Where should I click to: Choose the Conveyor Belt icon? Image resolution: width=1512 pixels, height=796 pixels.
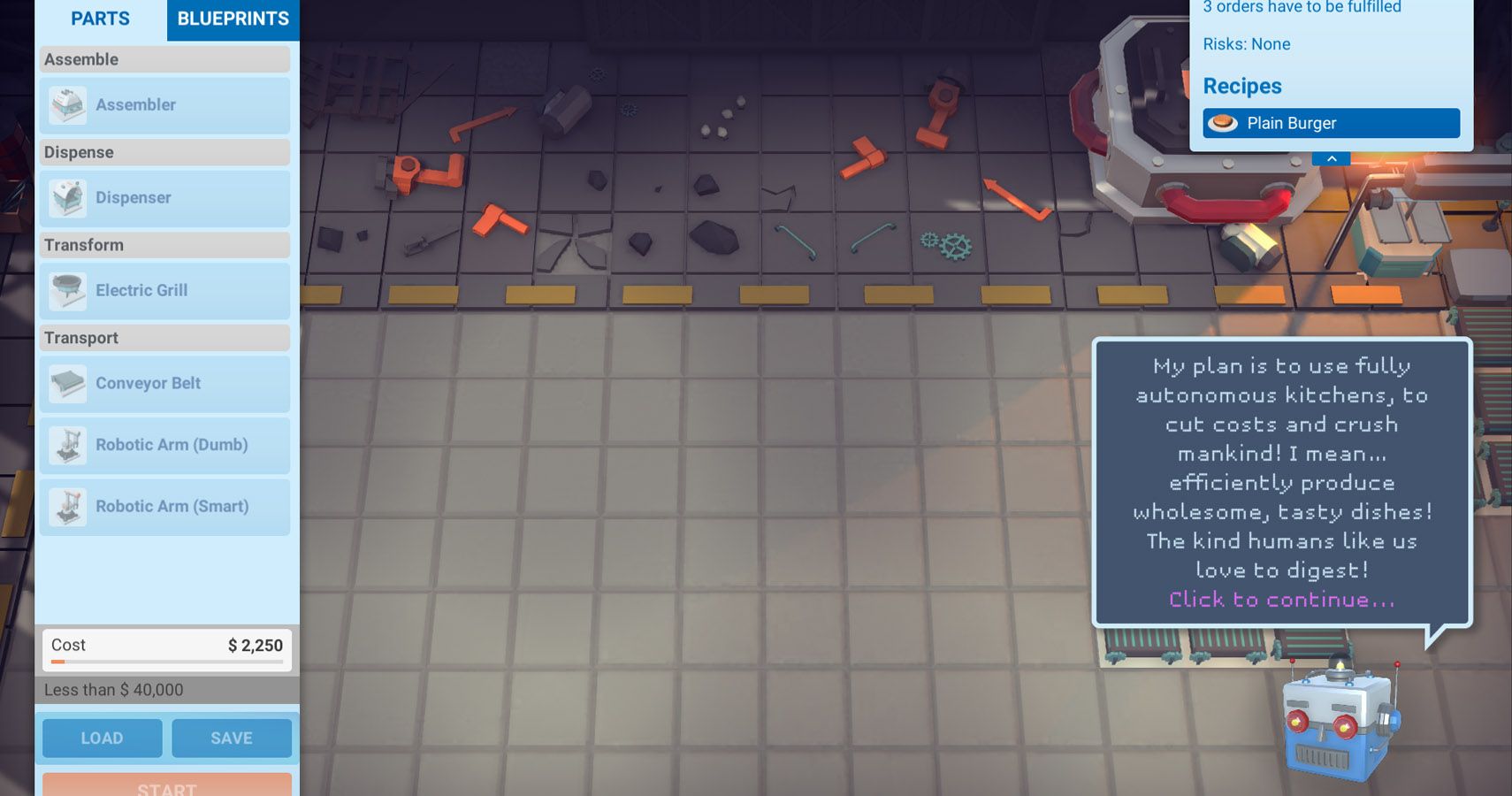point(69,383)
